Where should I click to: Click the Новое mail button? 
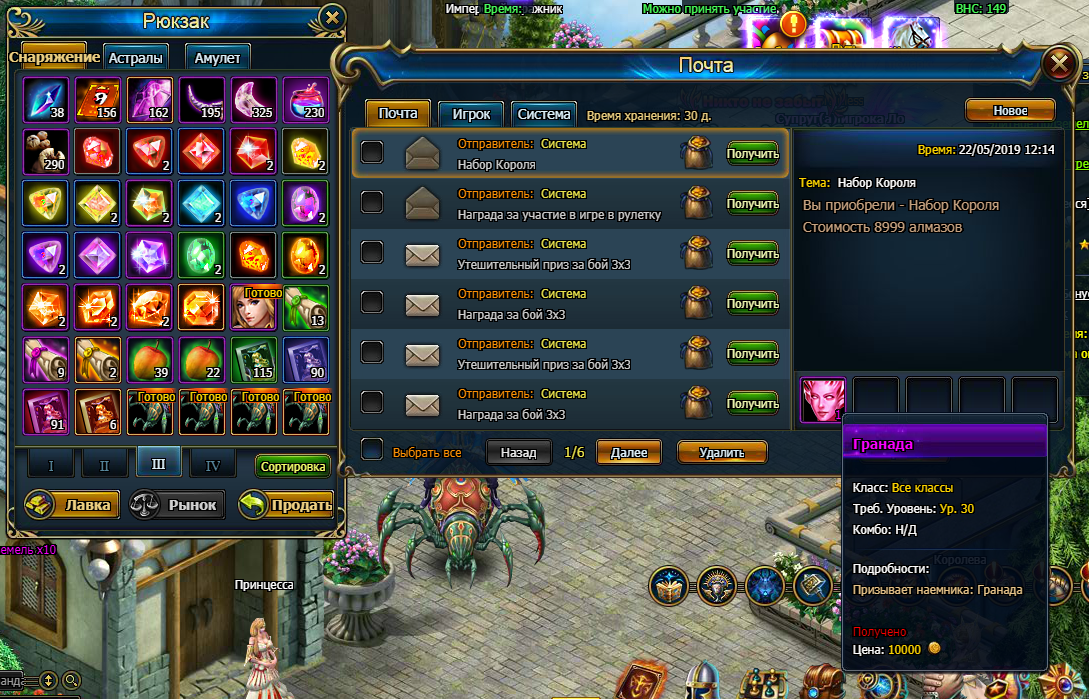(1009, 110)
